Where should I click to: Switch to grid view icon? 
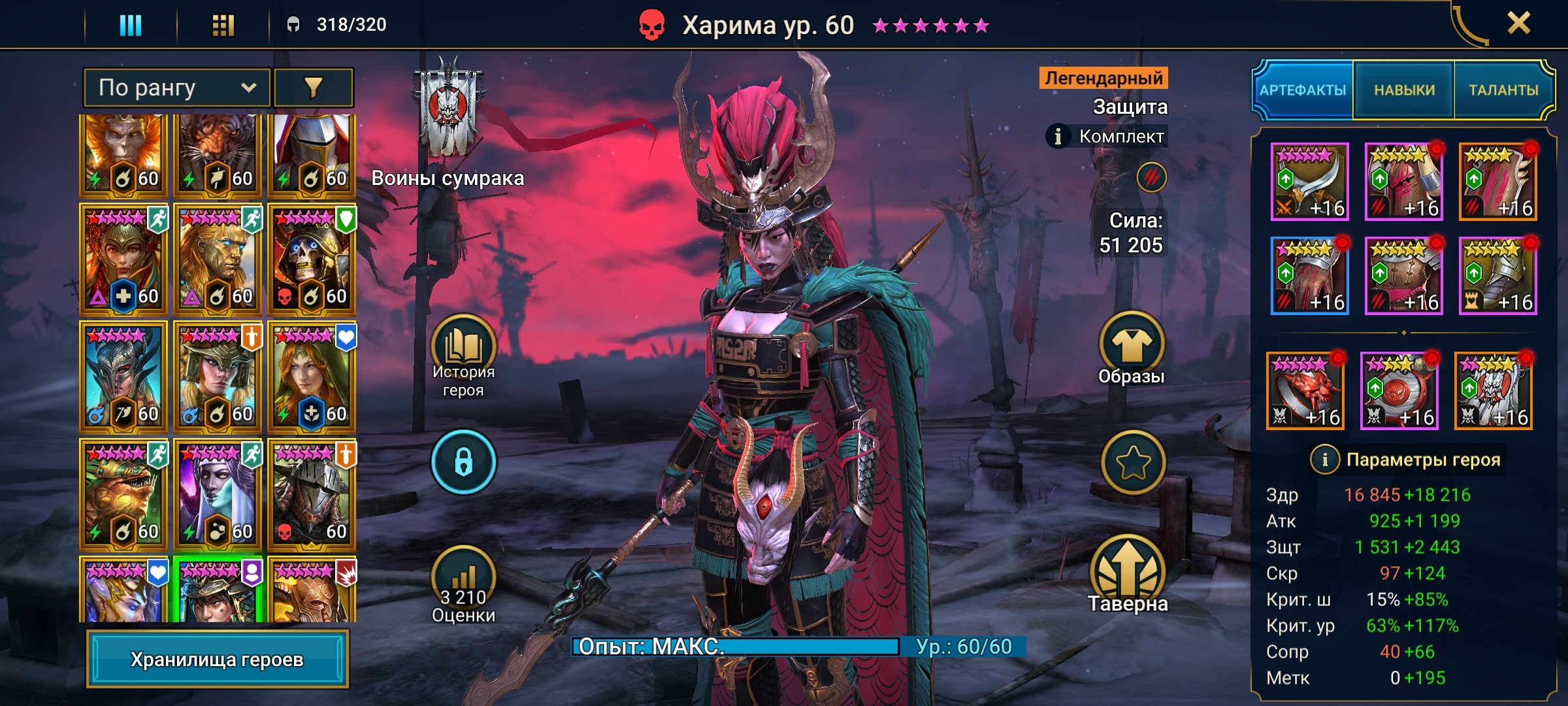click(x=223, y=25)
